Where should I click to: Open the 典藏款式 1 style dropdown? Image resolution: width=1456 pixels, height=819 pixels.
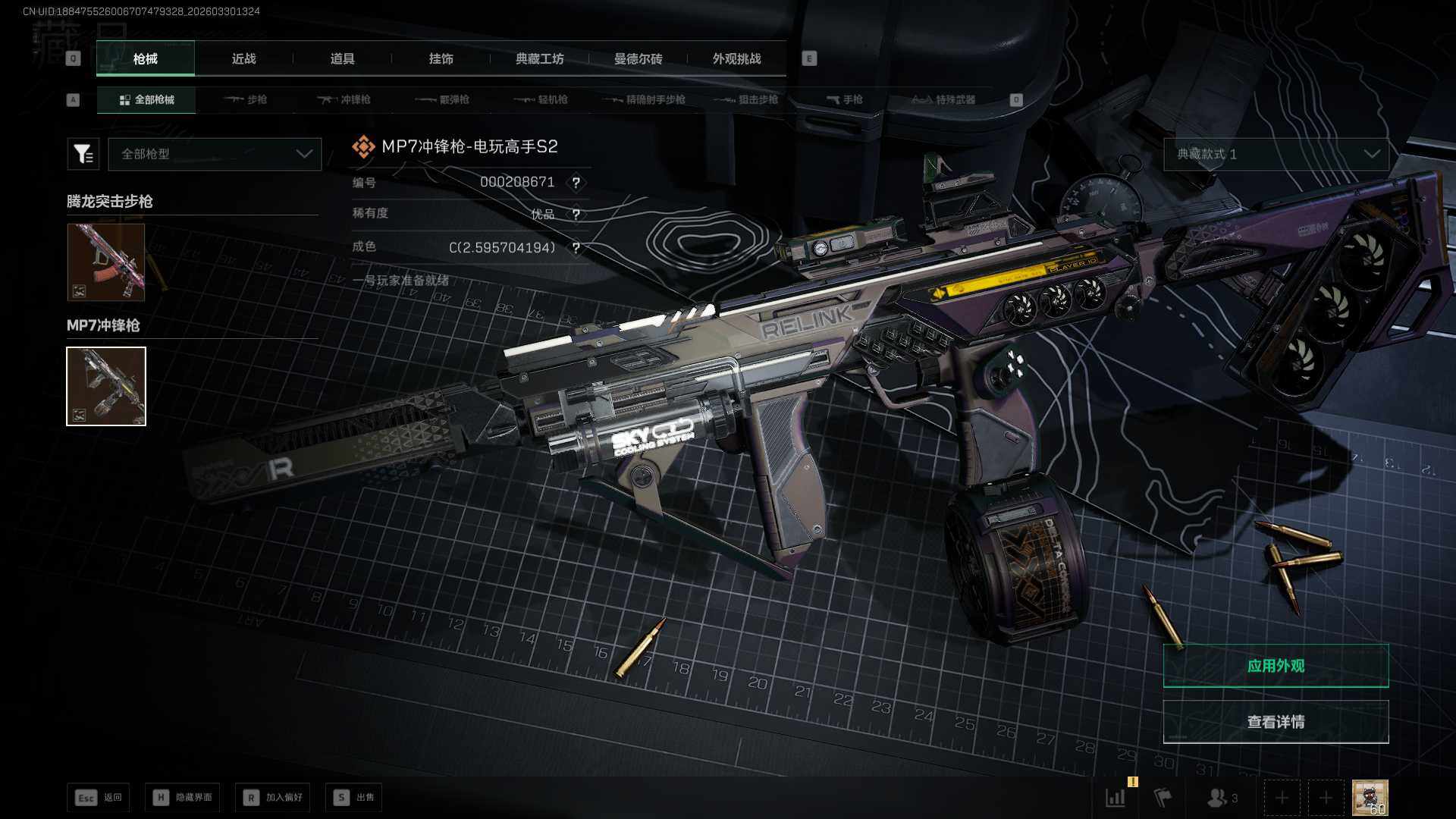(1276, 154)
